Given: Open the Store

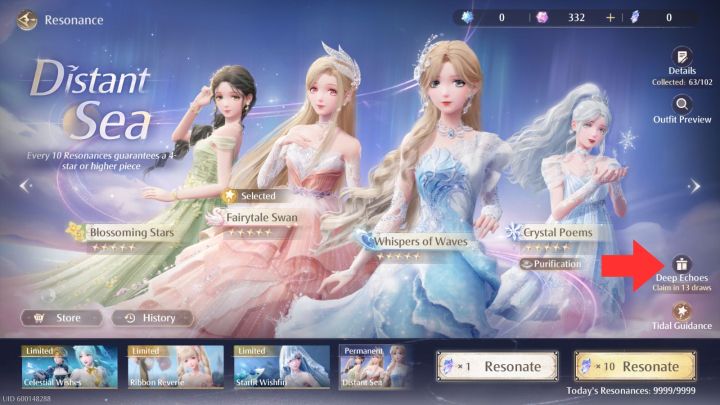Looking at the screenshot, I should pos(60,318).
